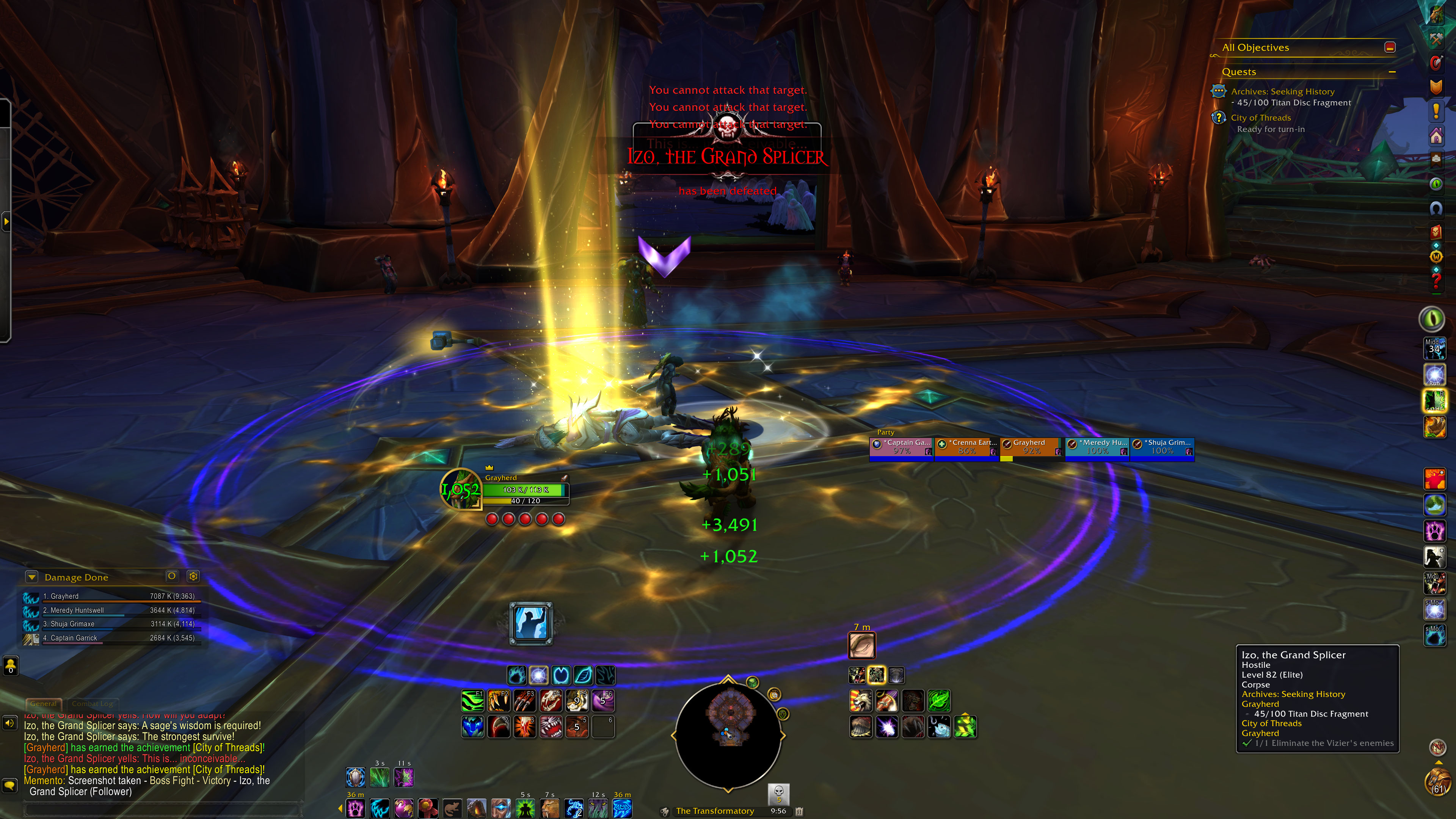Collapse the All Objectives tracker
Image resolution: width=1456 pixels, height=819 pixels.
[1390, 47]
